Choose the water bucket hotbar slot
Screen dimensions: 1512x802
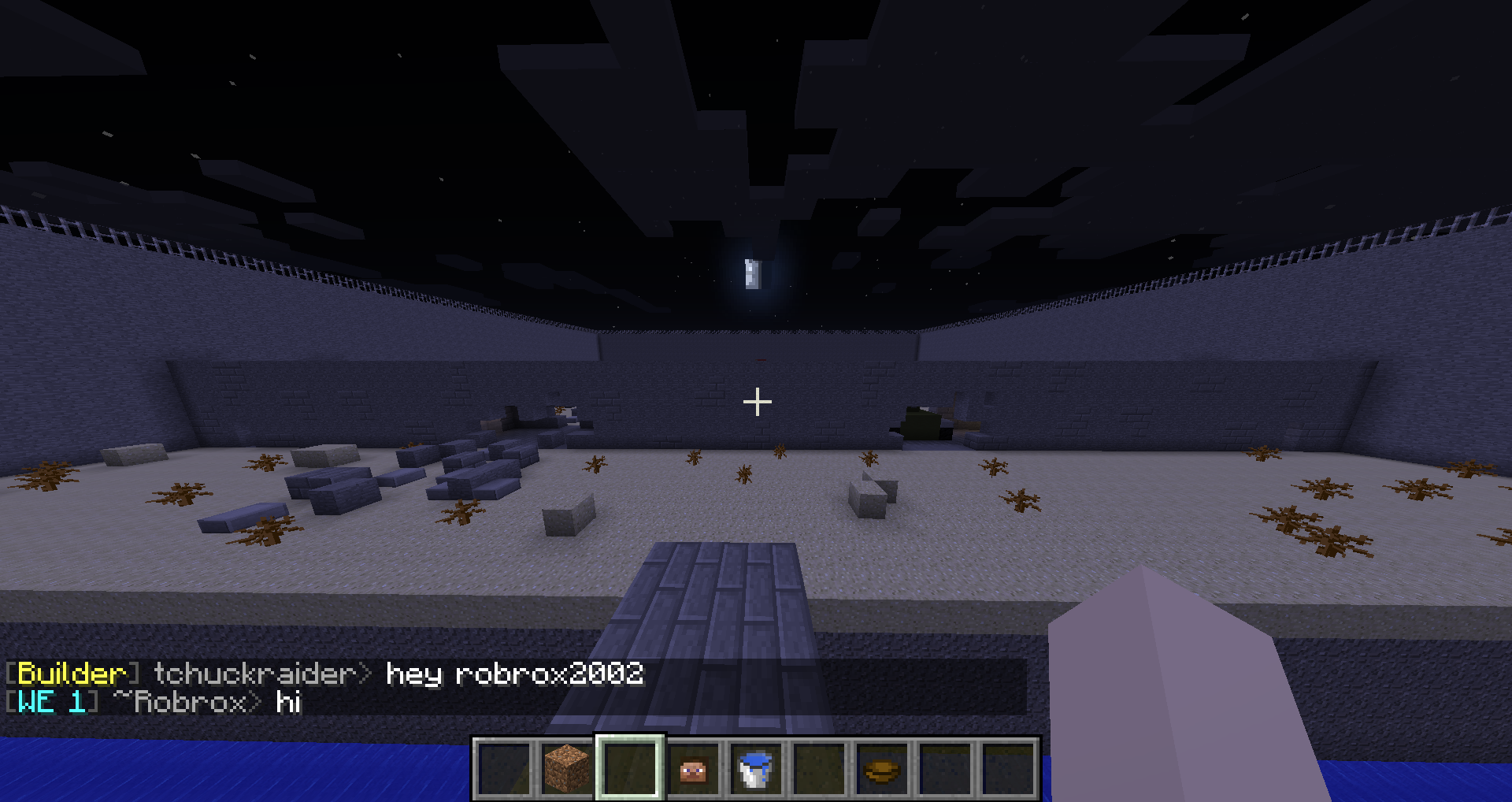(x=756, y=768)
